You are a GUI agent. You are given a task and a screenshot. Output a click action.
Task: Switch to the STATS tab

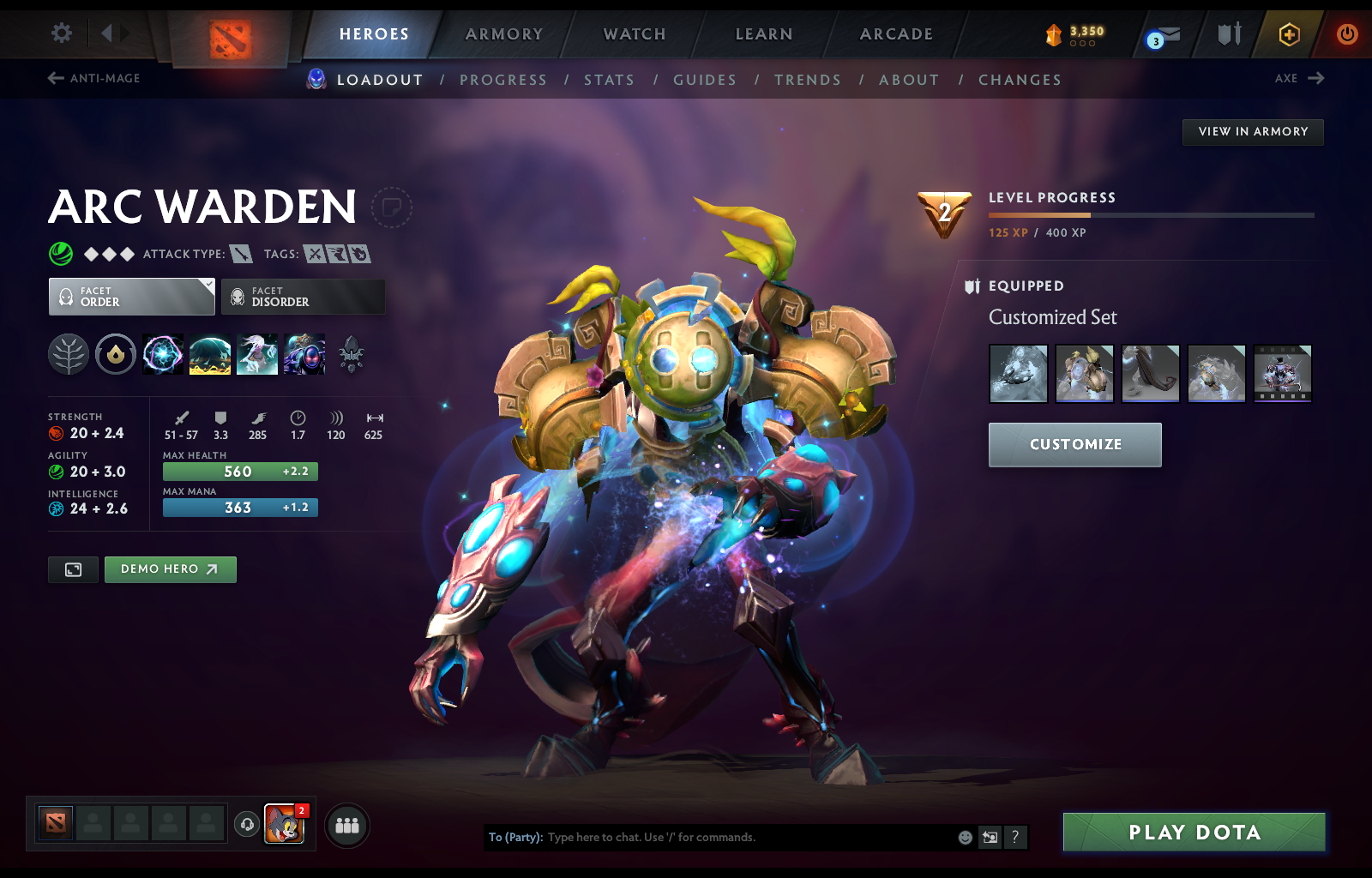click(610, 79)
